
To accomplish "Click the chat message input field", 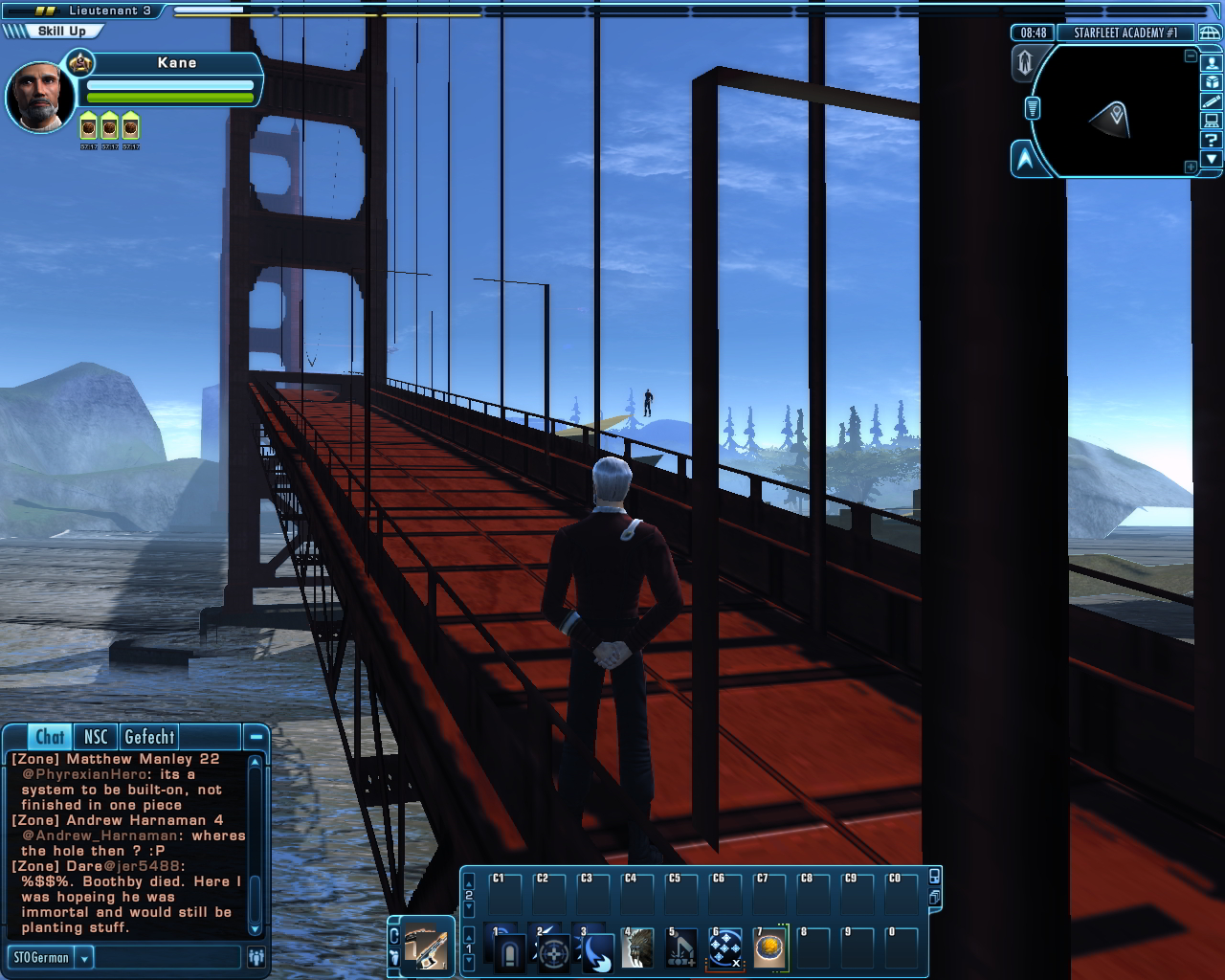I will [x=168, y=957].
